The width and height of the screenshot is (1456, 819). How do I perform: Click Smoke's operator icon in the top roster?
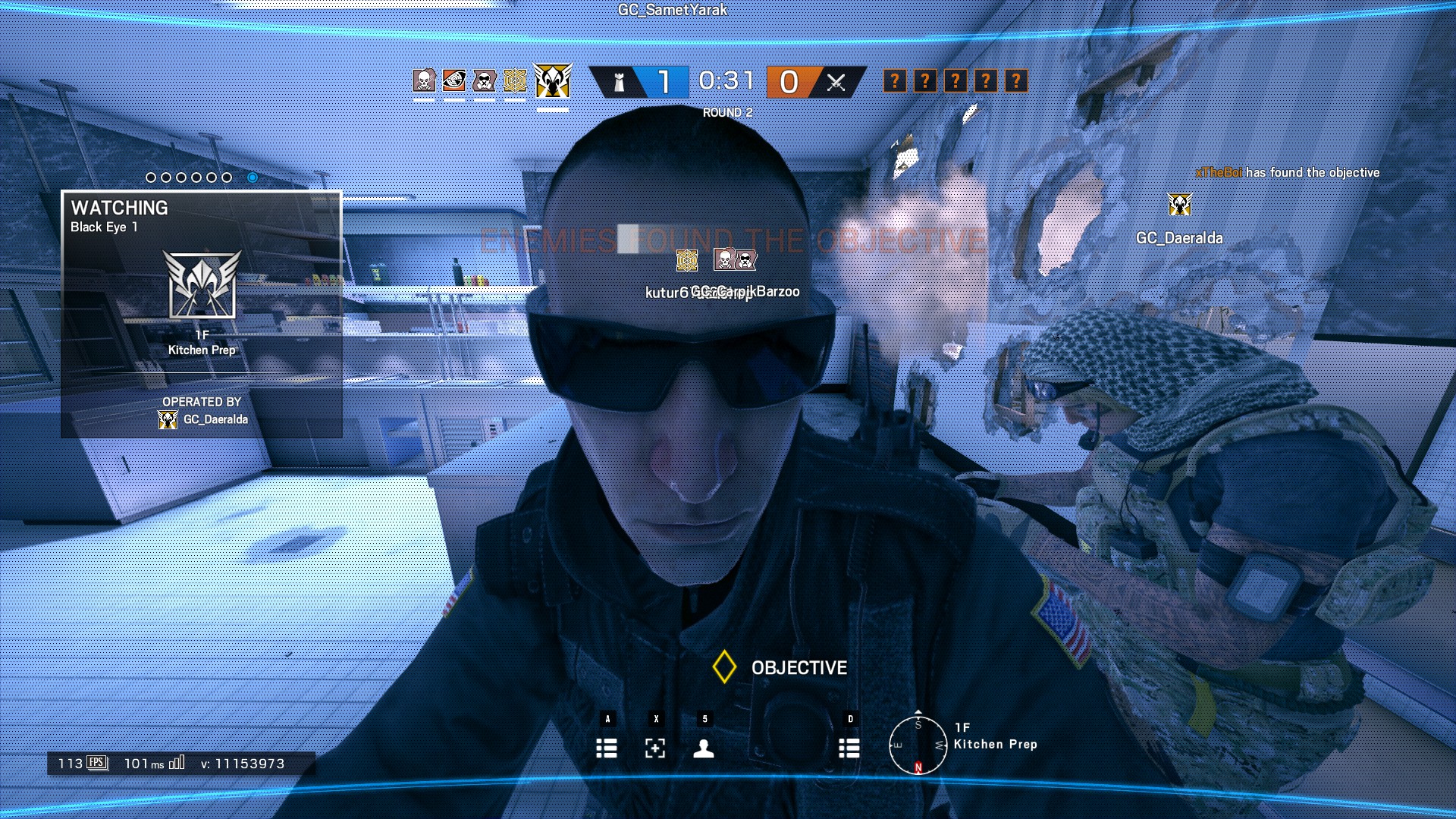point(423,81)
